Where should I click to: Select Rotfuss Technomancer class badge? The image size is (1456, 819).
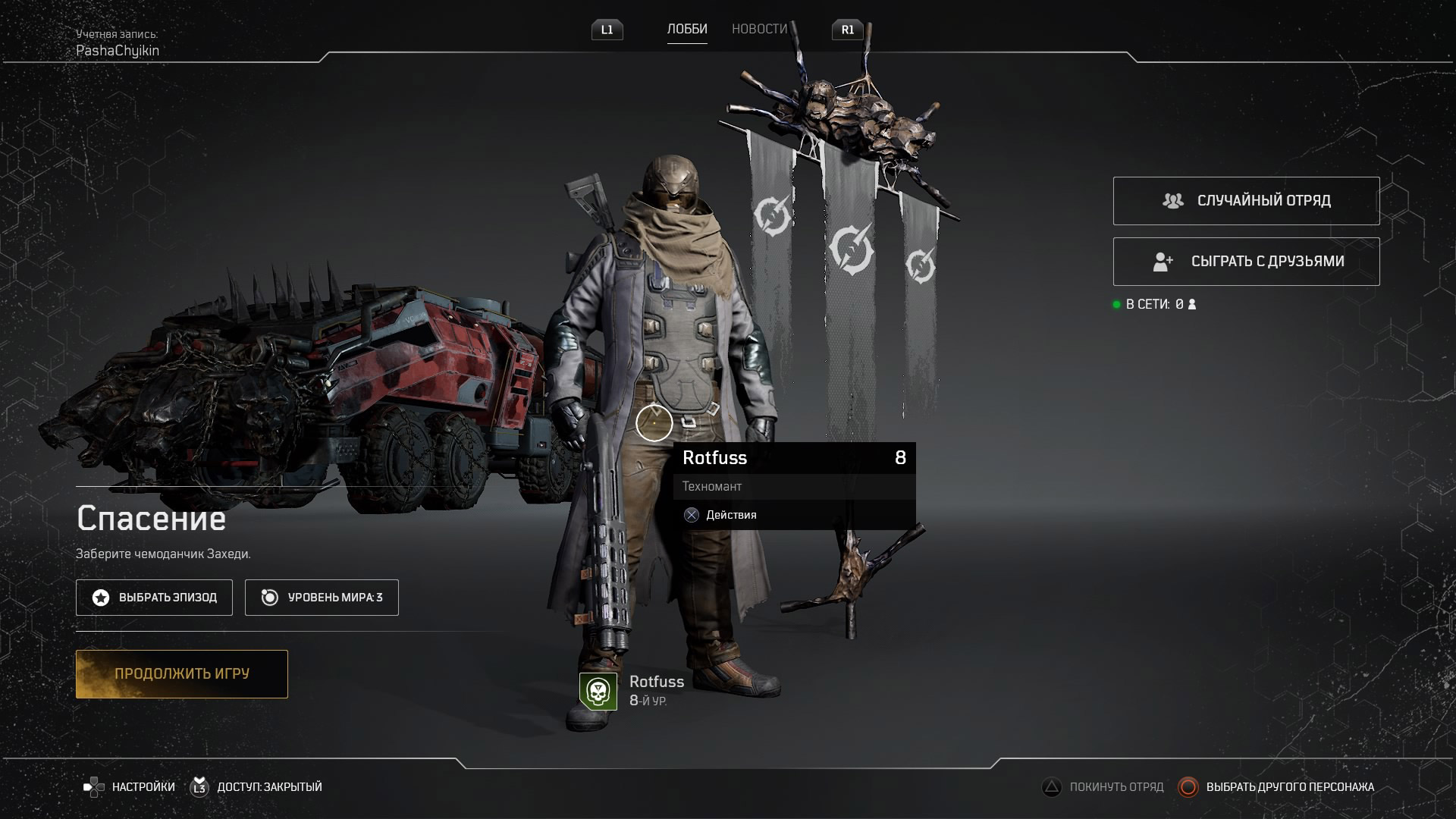(598, 692)
